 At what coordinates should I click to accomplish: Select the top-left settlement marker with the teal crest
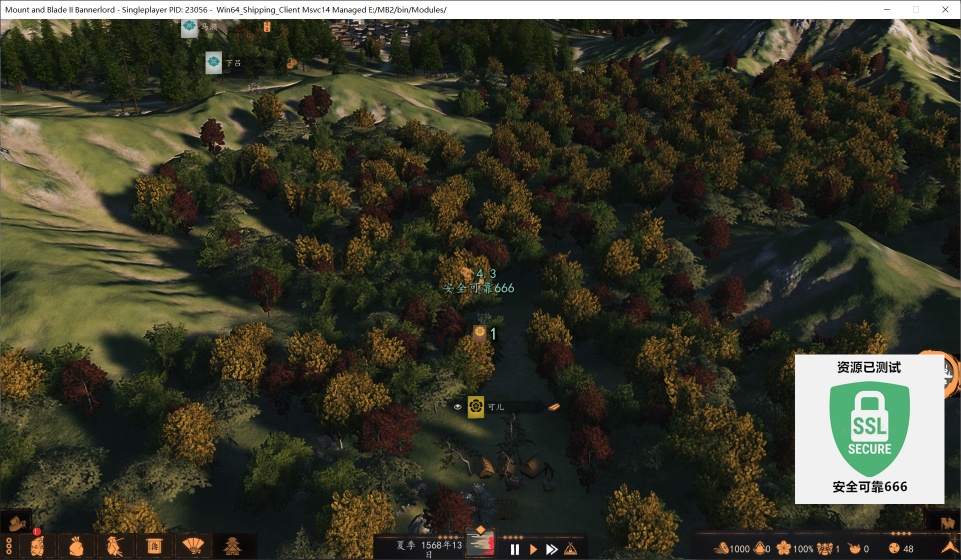pos(189,28)
